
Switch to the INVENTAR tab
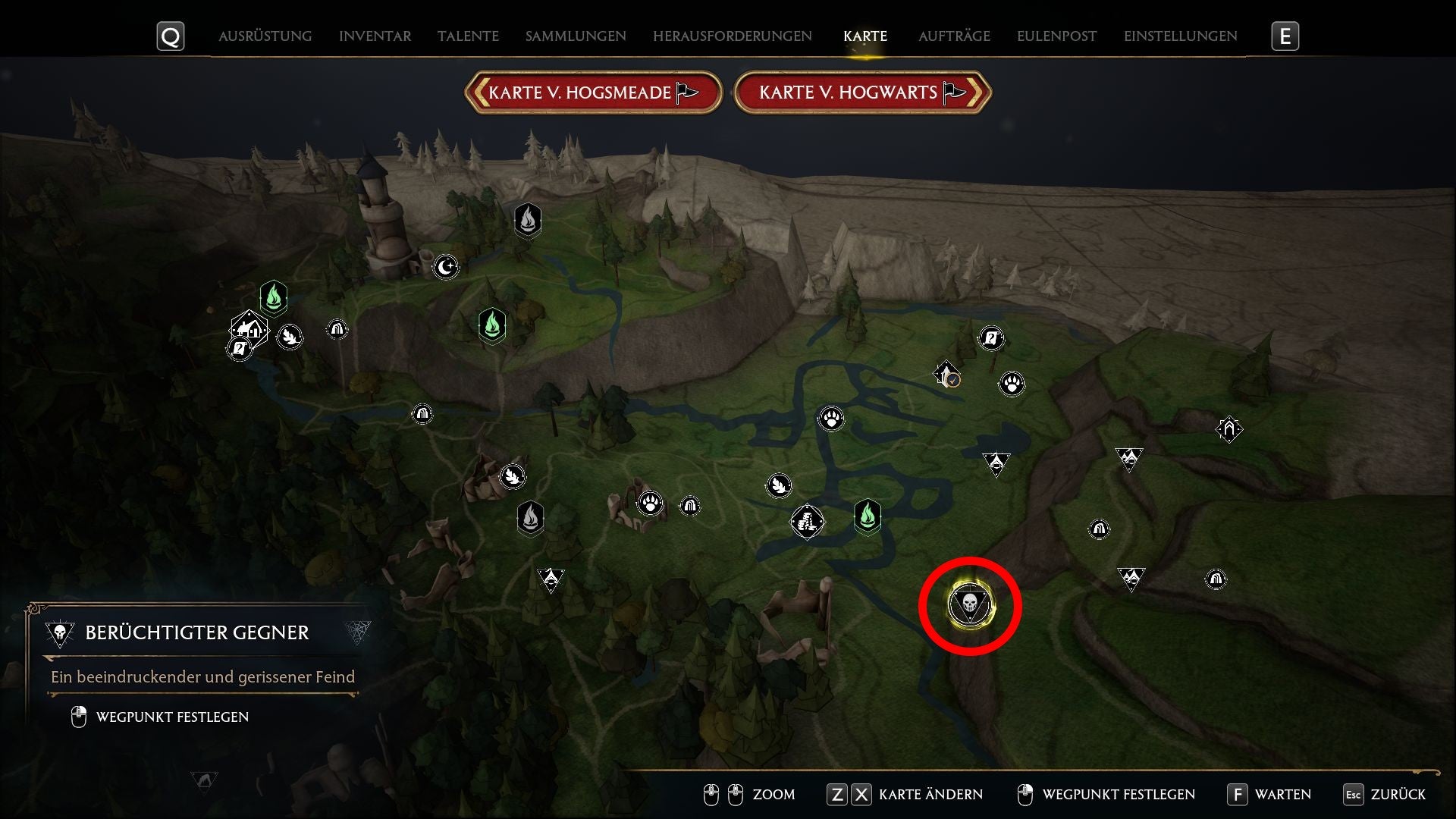(375, 36)
